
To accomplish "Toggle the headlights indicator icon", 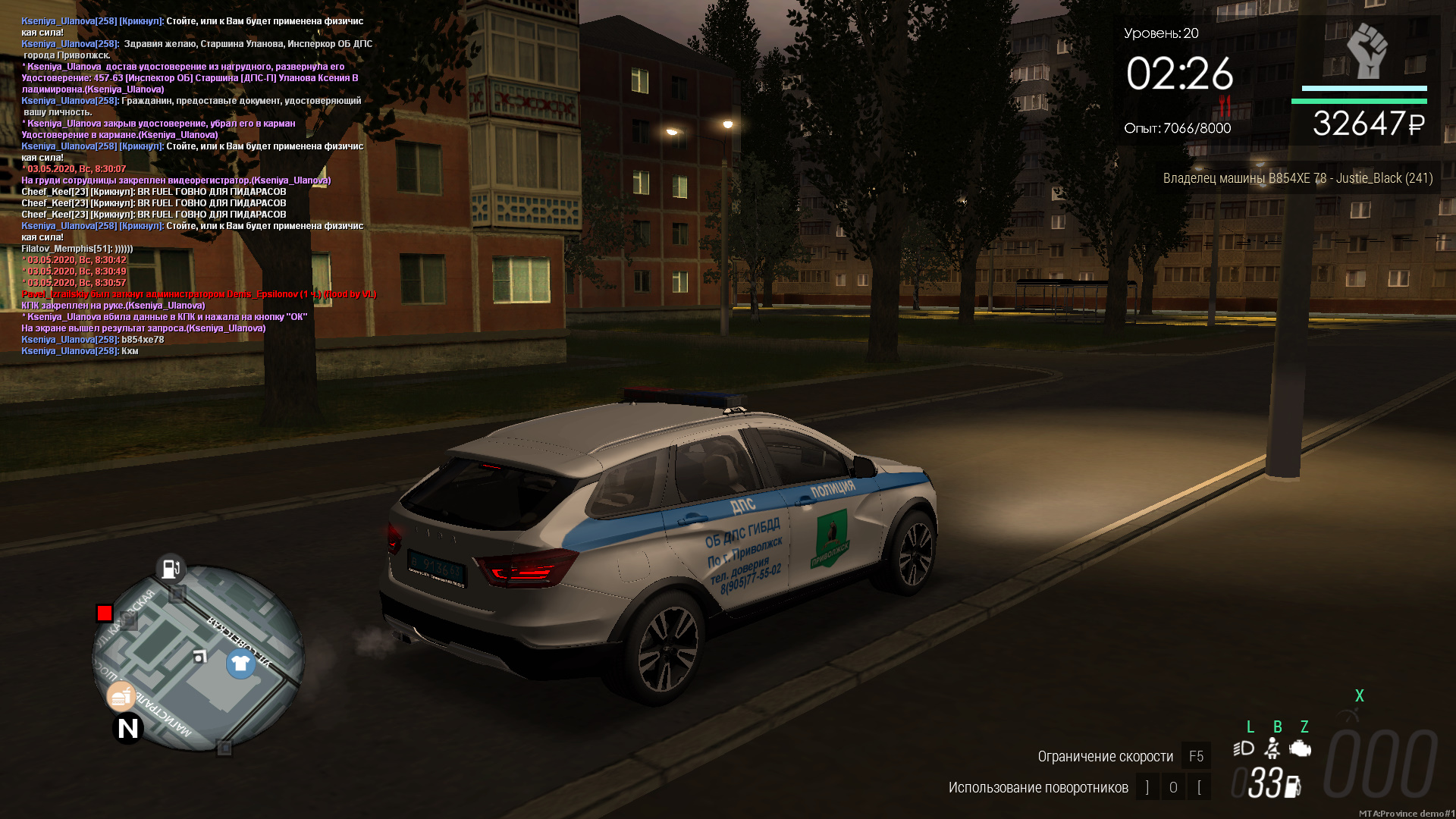I will 1244,749.
